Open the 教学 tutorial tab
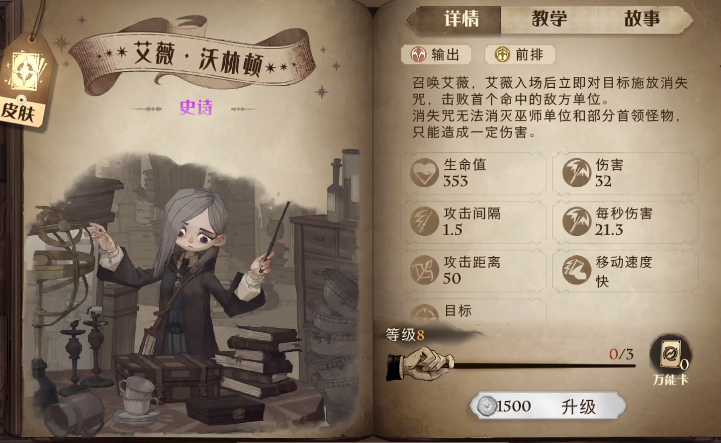Viewport: 721px width, 443px height. (x=549, y=18)
